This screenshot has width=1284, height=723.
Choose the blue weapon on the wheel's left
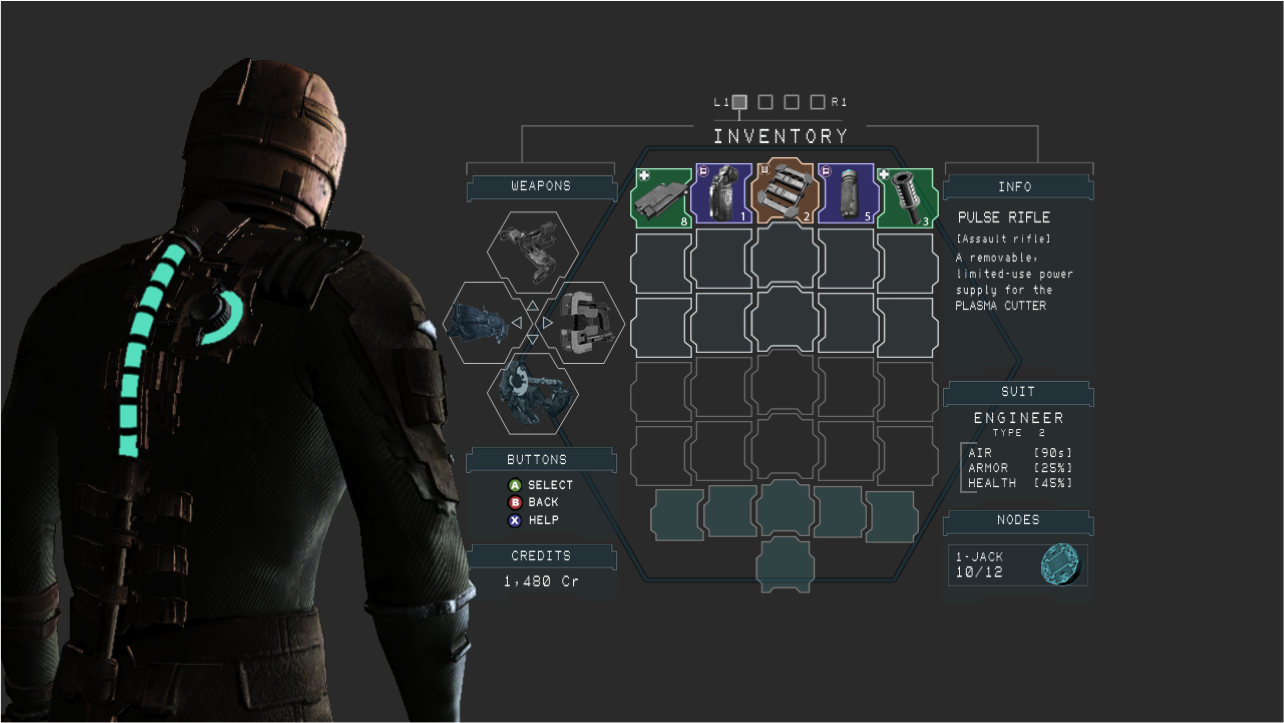[x=480, y=323]
